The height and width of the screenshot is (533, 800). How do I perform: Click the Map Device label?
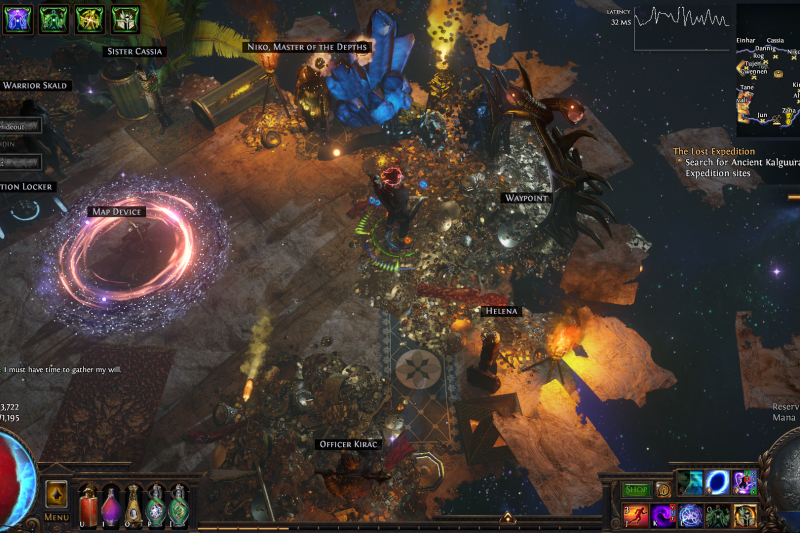[x=118, y=212]
